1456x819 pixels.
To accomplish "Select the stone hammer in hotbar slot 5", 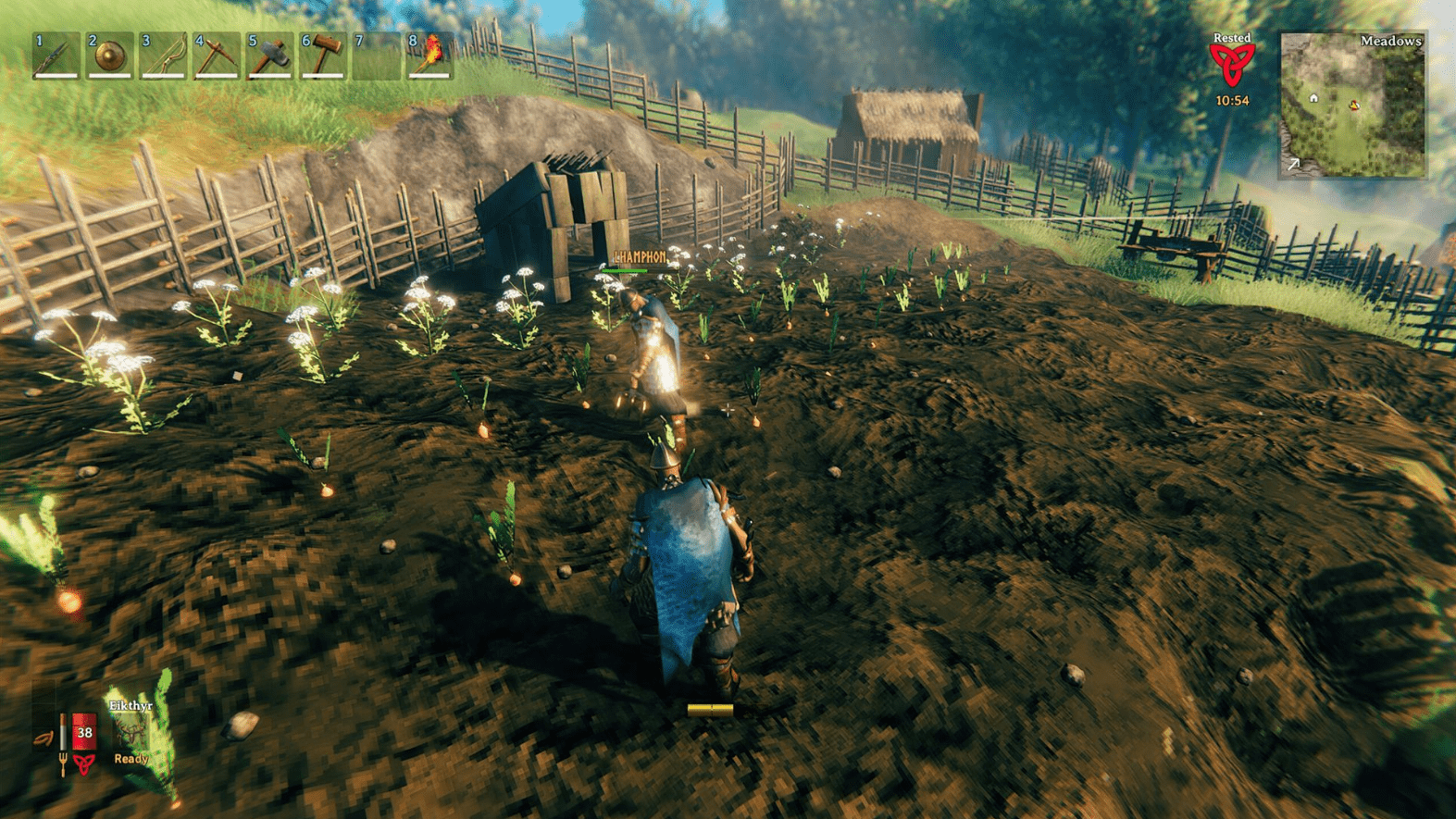I will [268, 57].
